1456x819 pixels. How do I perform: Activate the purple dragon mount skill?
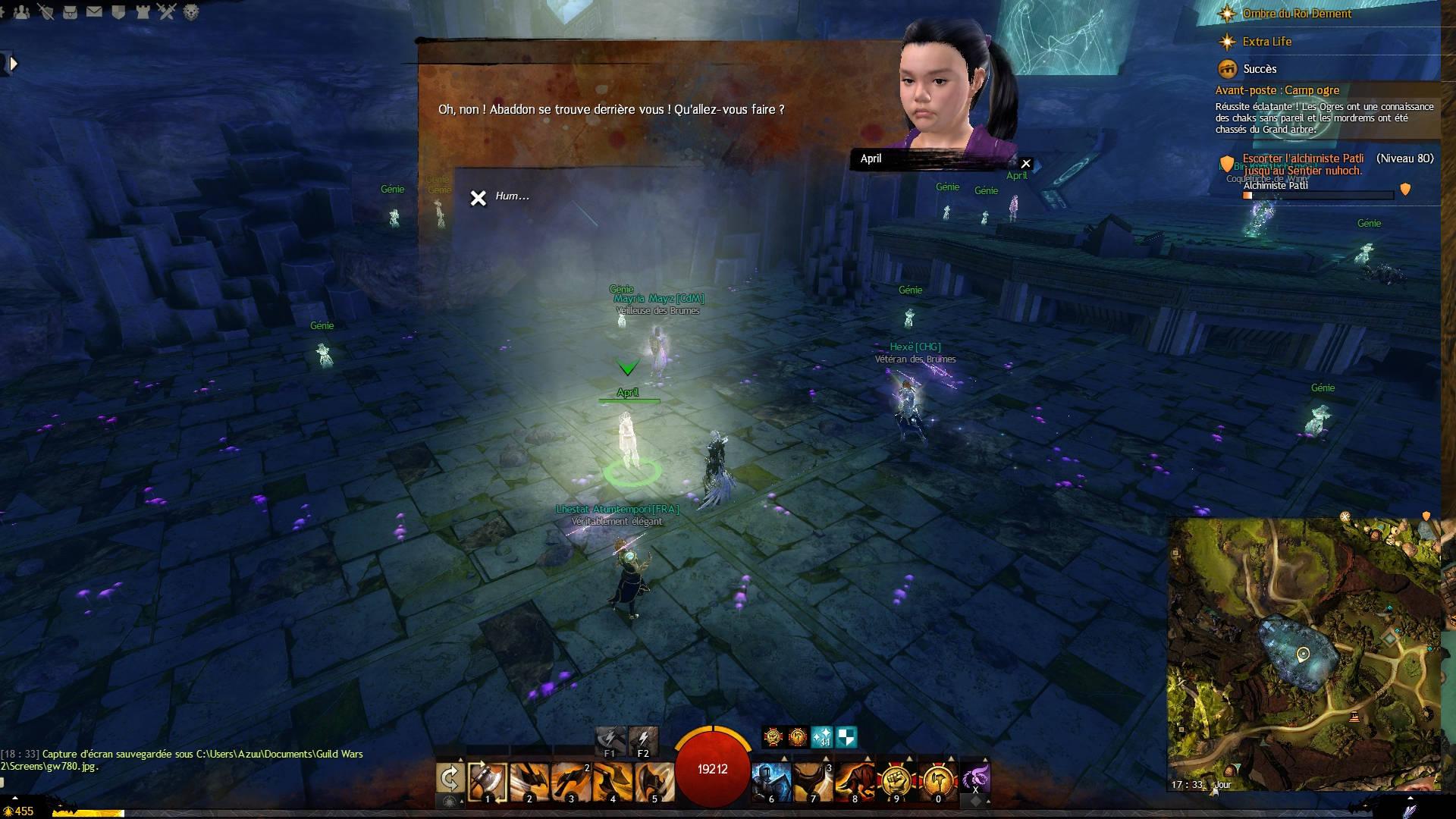(x=975, y=778)
